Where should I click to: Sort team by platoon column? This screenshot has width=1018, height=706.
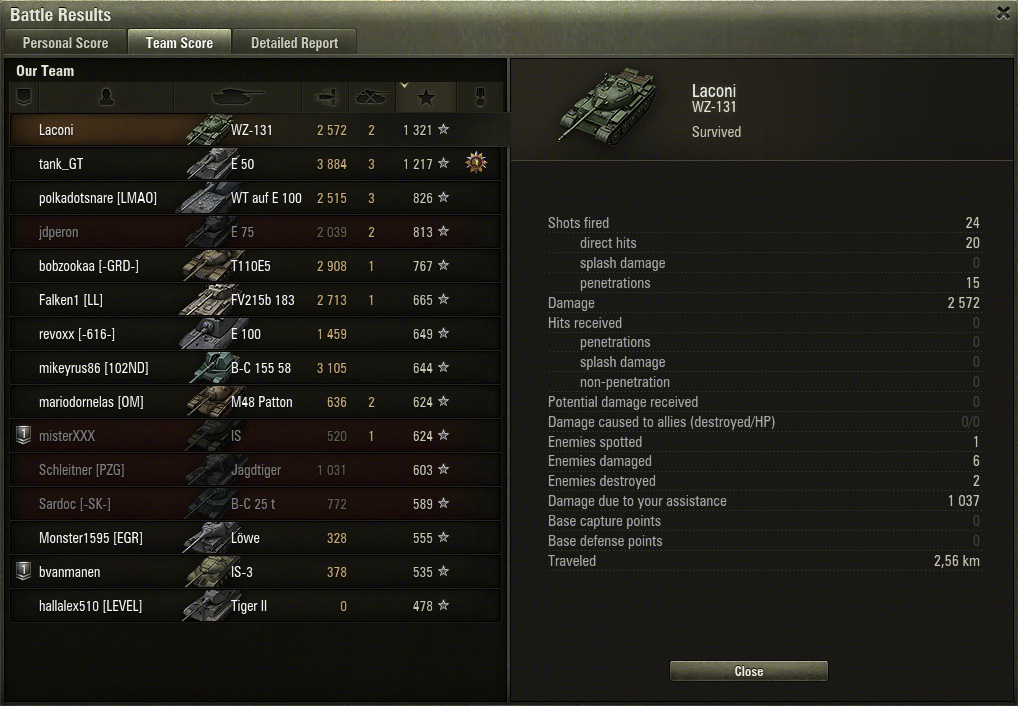(24, 97)
